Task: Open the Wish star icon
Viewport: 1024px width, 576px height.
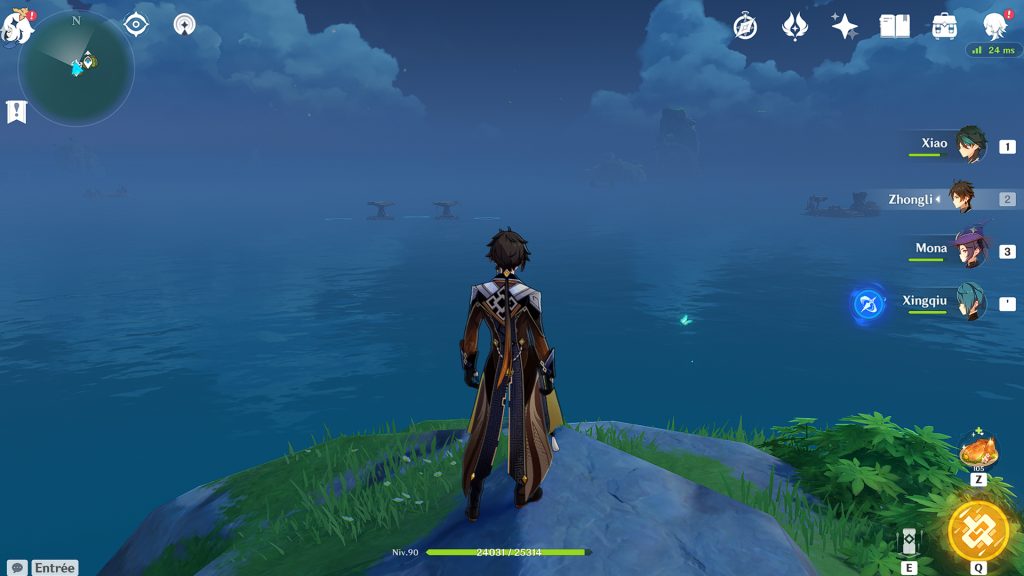Action: (845, 26)
